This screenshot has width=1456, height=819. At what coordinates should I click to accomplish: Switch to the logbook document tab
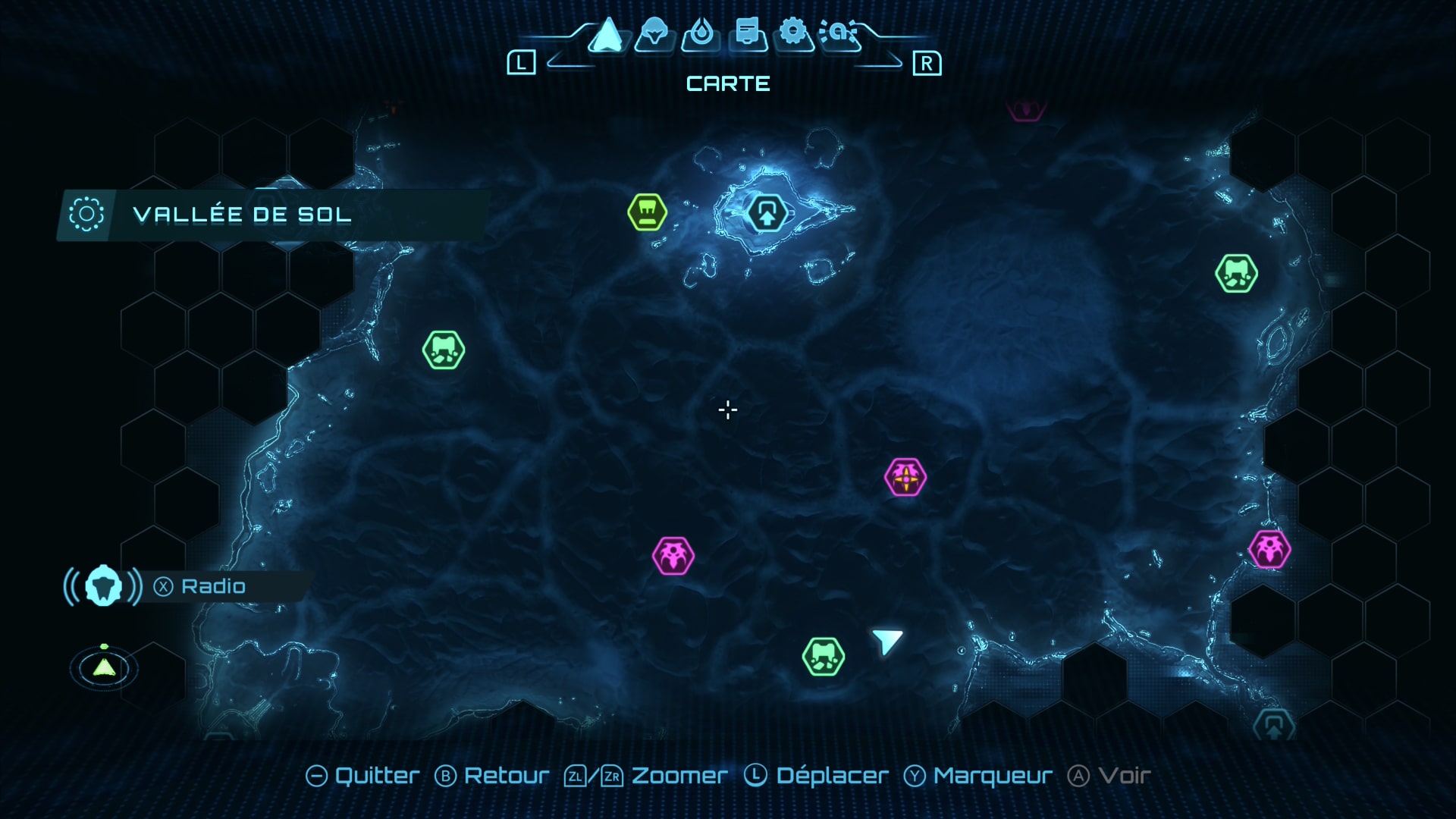point(748,34)
